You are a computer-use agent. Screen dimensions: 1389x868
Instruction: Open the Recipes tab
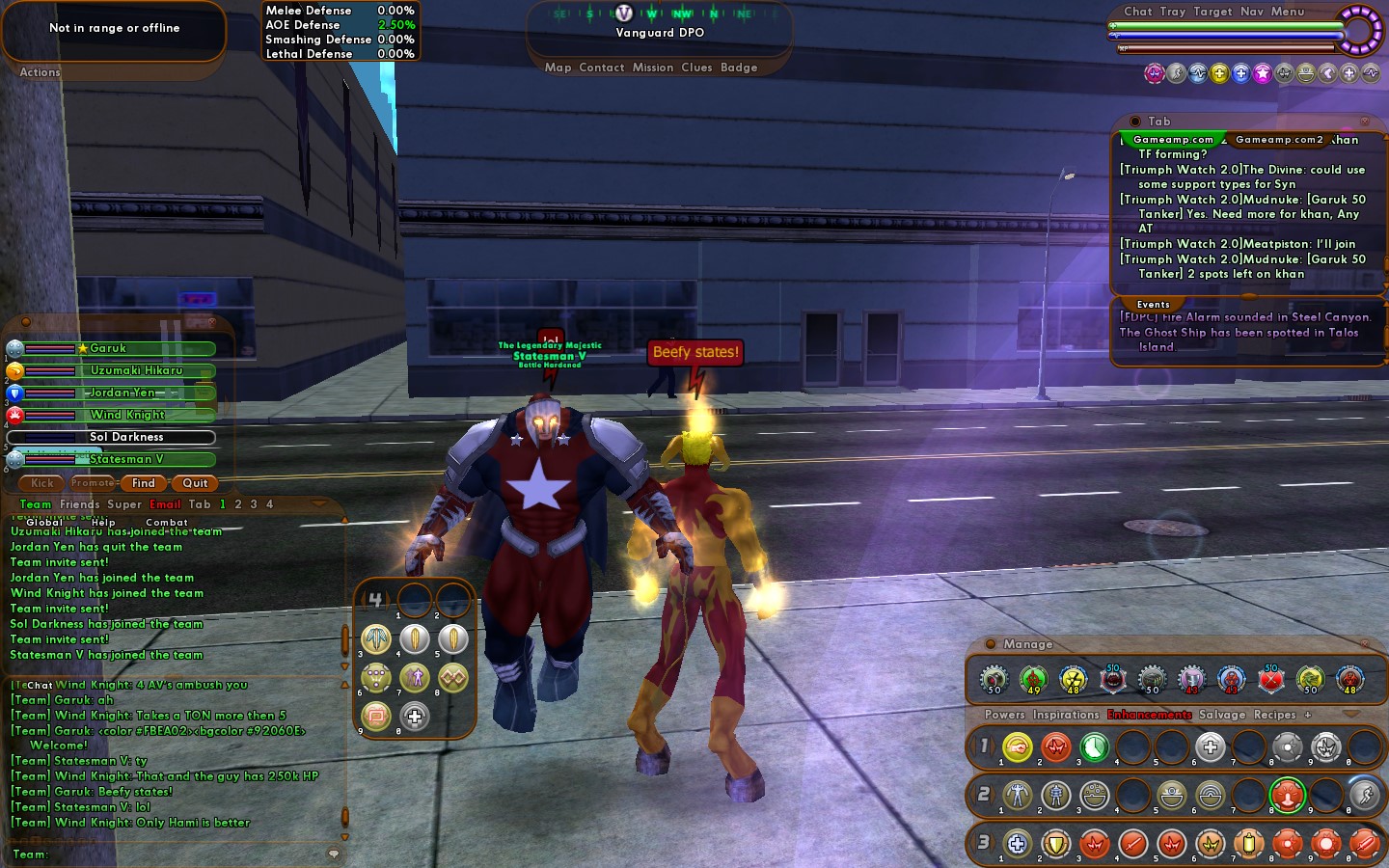click(1274, 715)
